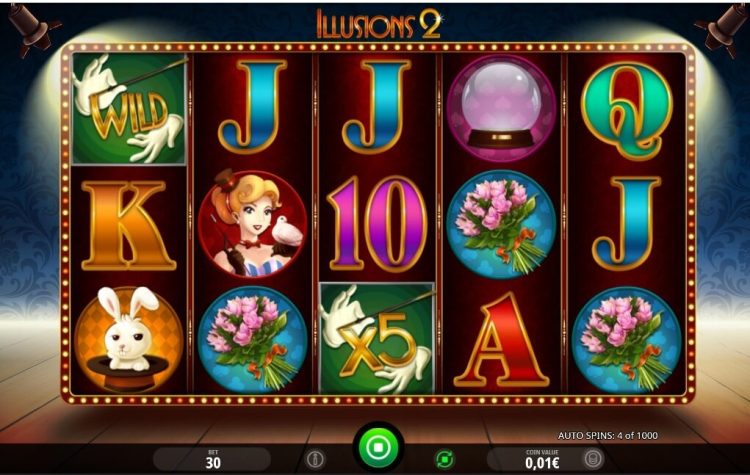Image resolution: width=750 pixels, height=475 pixels.
Task: Open the bet amount selector
Action: click(x=213, y=459)
